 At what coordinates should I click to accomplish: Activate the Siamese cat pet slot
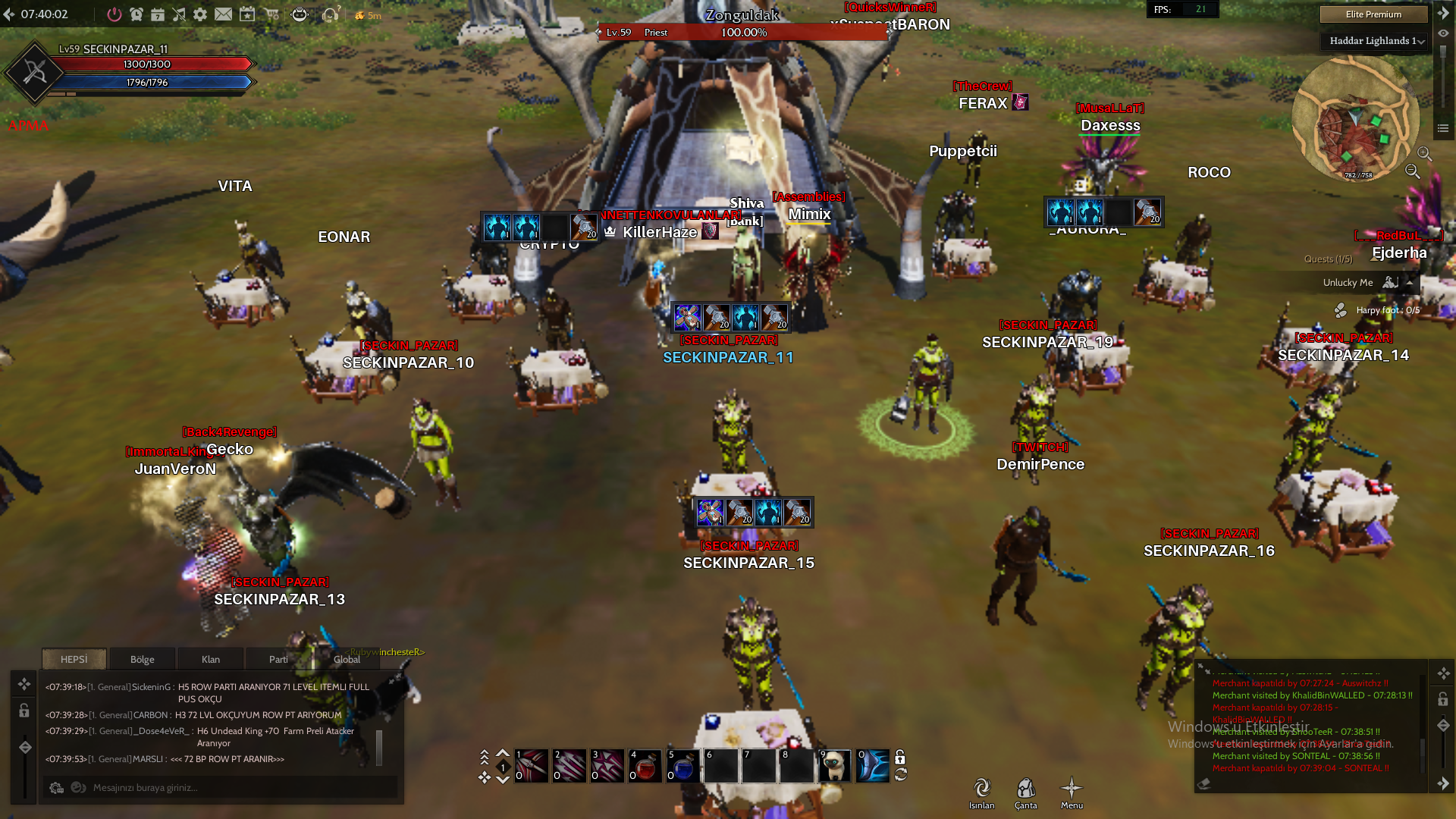pyautogui.click(x=834, y=766)
